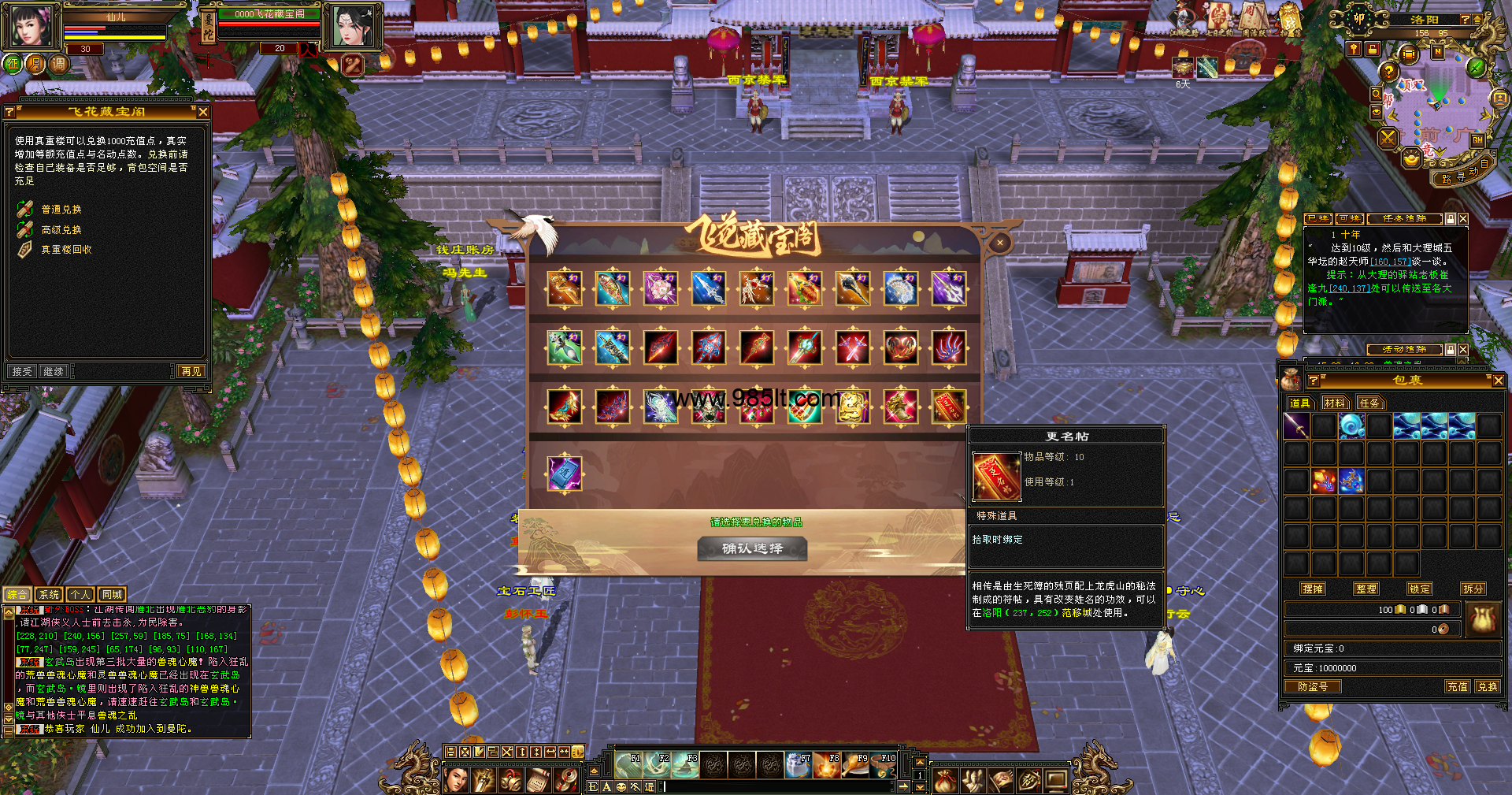The width and height of the screenshot is (1512, 795).
Task: Choose the 普通兑换 exchange option
Action: [x=61, y=210]
